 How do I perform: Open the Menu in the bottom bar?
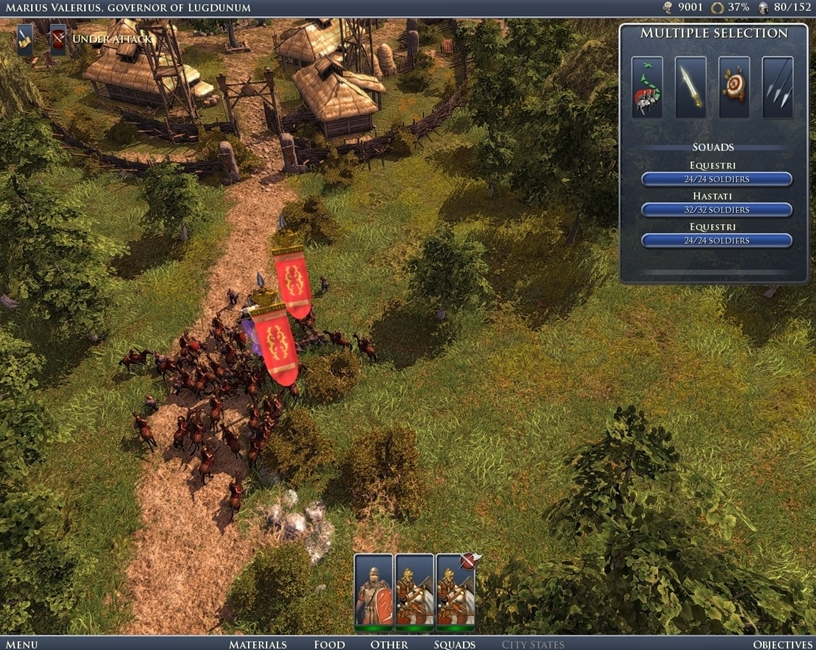[x=21, y=644]
